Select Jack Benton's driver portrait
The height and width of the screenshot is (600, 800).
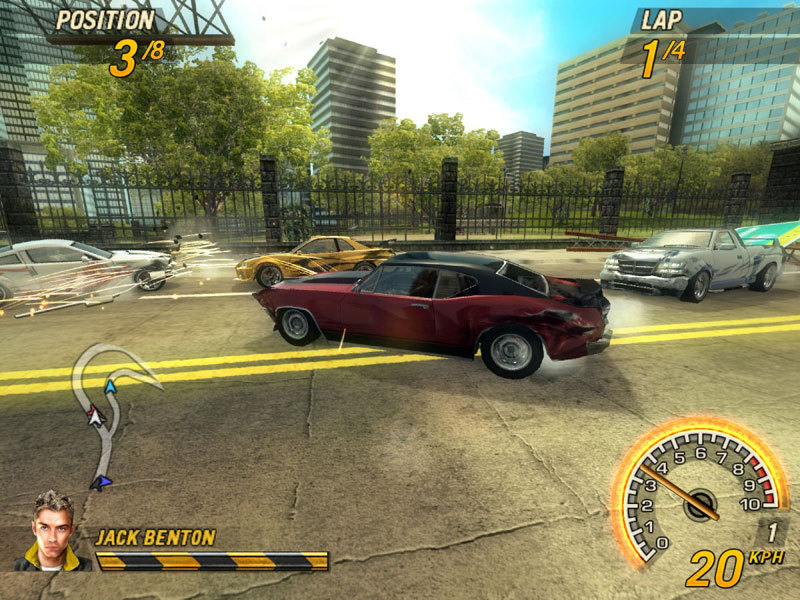click(52, 530)
